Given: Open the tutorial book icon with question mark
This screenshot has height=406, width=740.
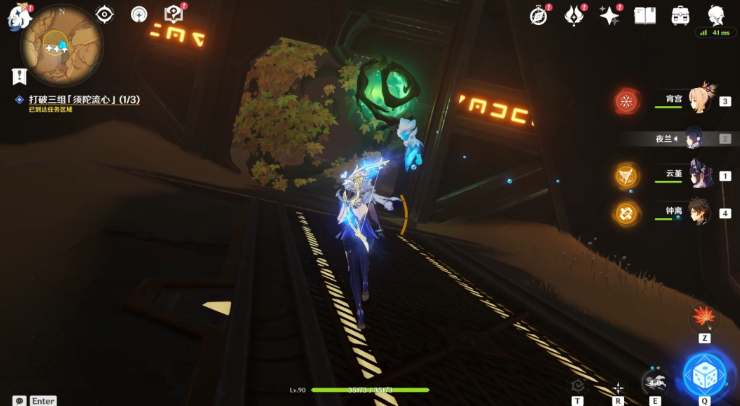Looking at the screenshot, I should click(x=174, y=14).
